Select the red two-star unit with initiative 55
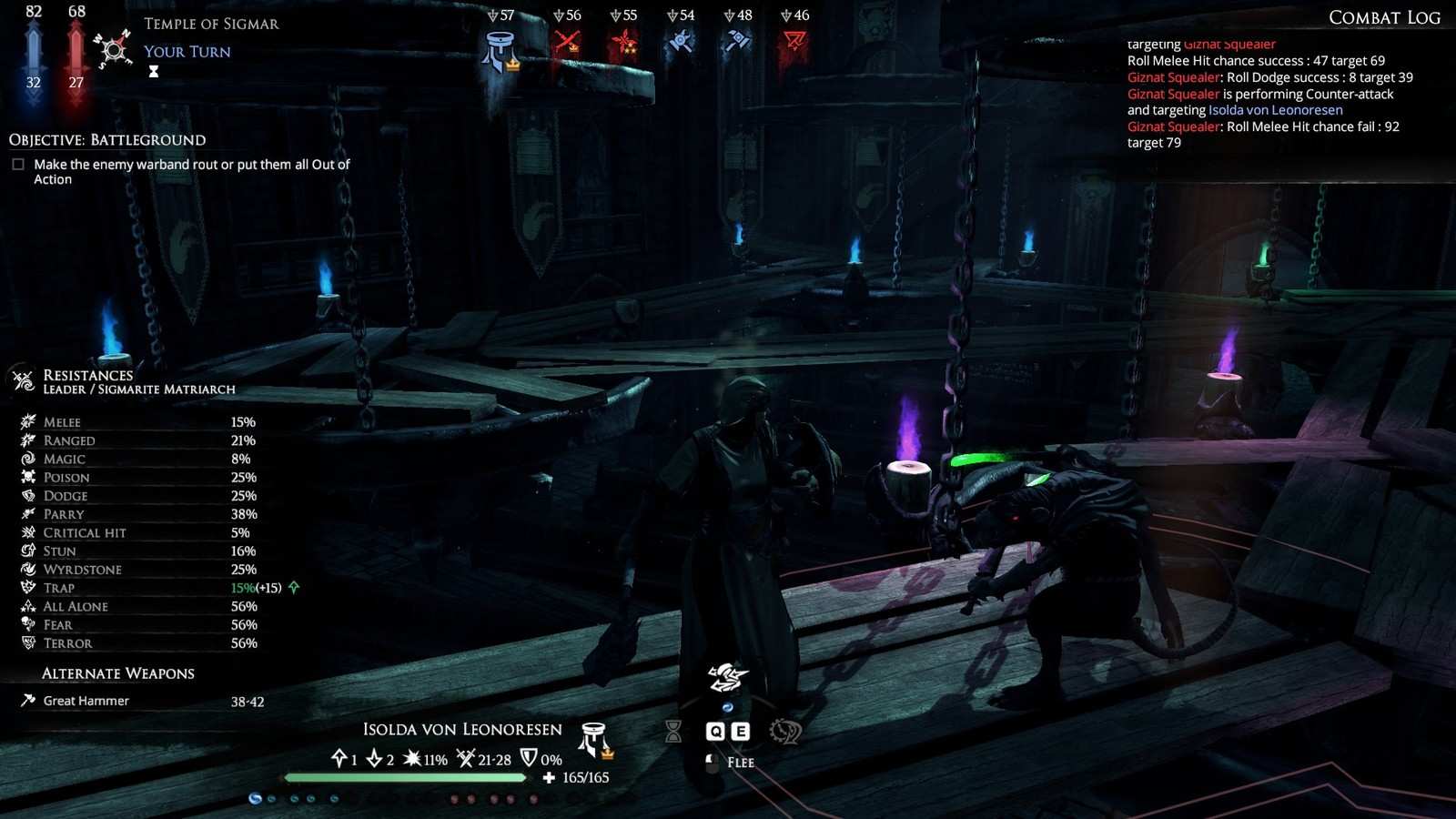The width and height of the screenshot is (1456, 819). tap(624, 42)
